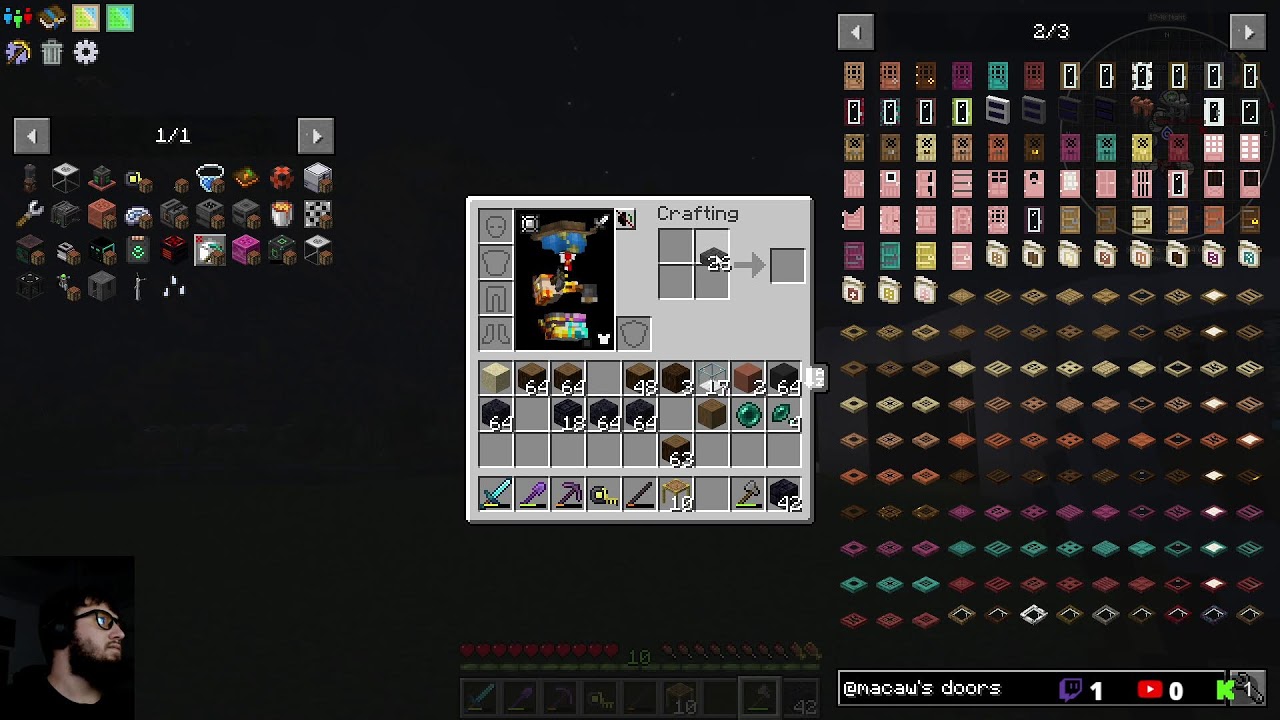Select the purple pickaxe hotbar slot
This screenshot has height=720, width=1280.
pos(568,494)
